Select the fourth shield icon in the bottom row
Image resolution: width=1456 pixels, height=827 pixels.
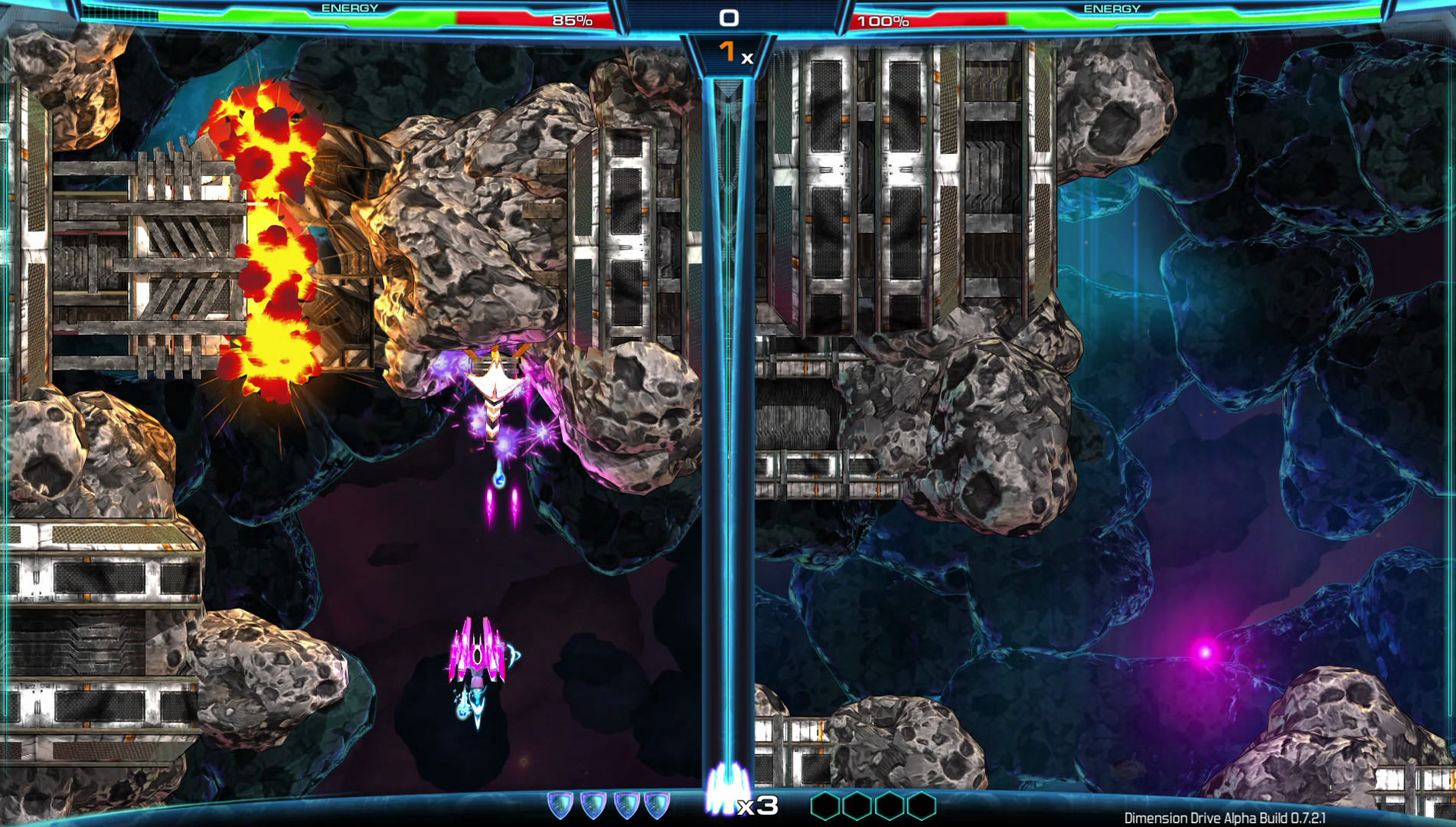[655, 803]
